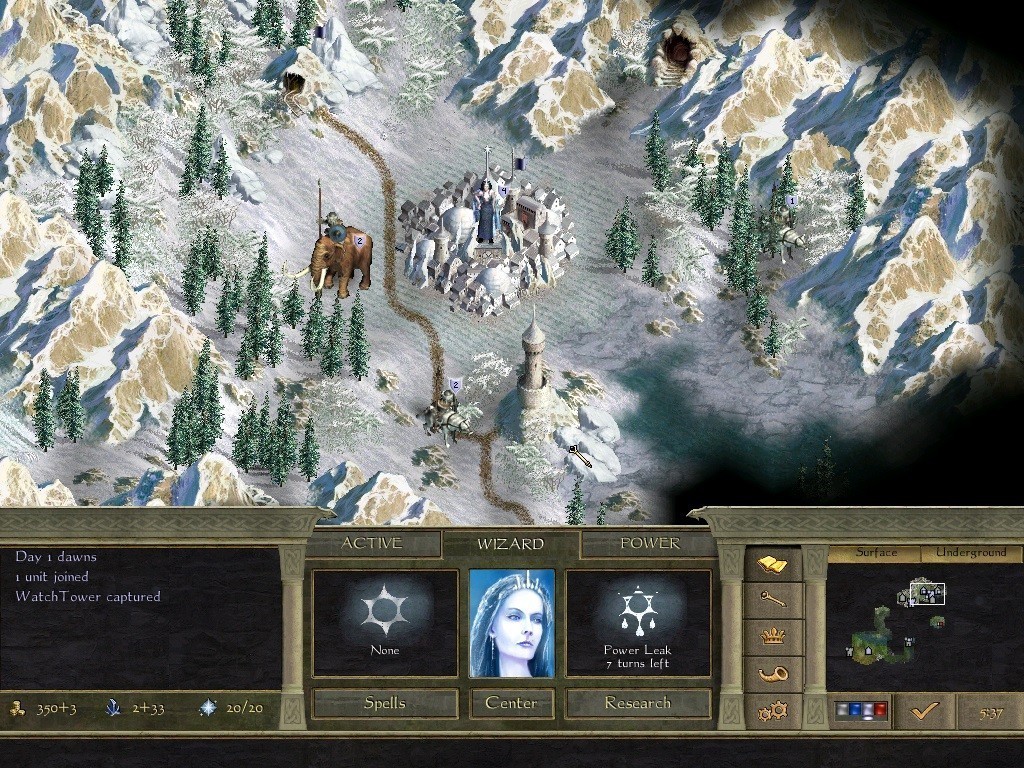This screenshot has width=1024, height=768.
Task: Click the golden key icon button
Action: [773, 600]
